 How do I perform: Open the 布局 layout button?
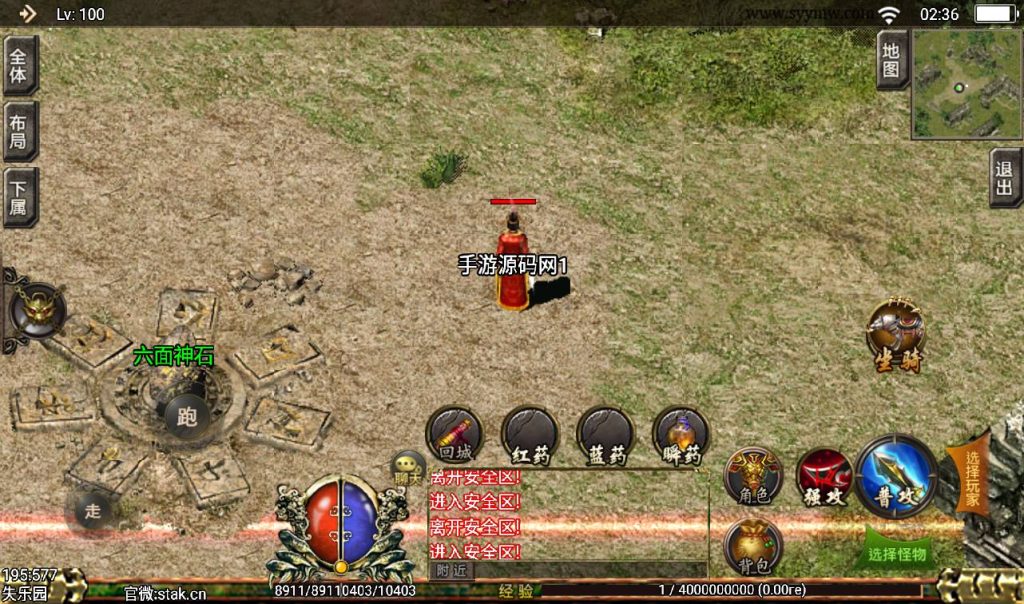[20, 131]
